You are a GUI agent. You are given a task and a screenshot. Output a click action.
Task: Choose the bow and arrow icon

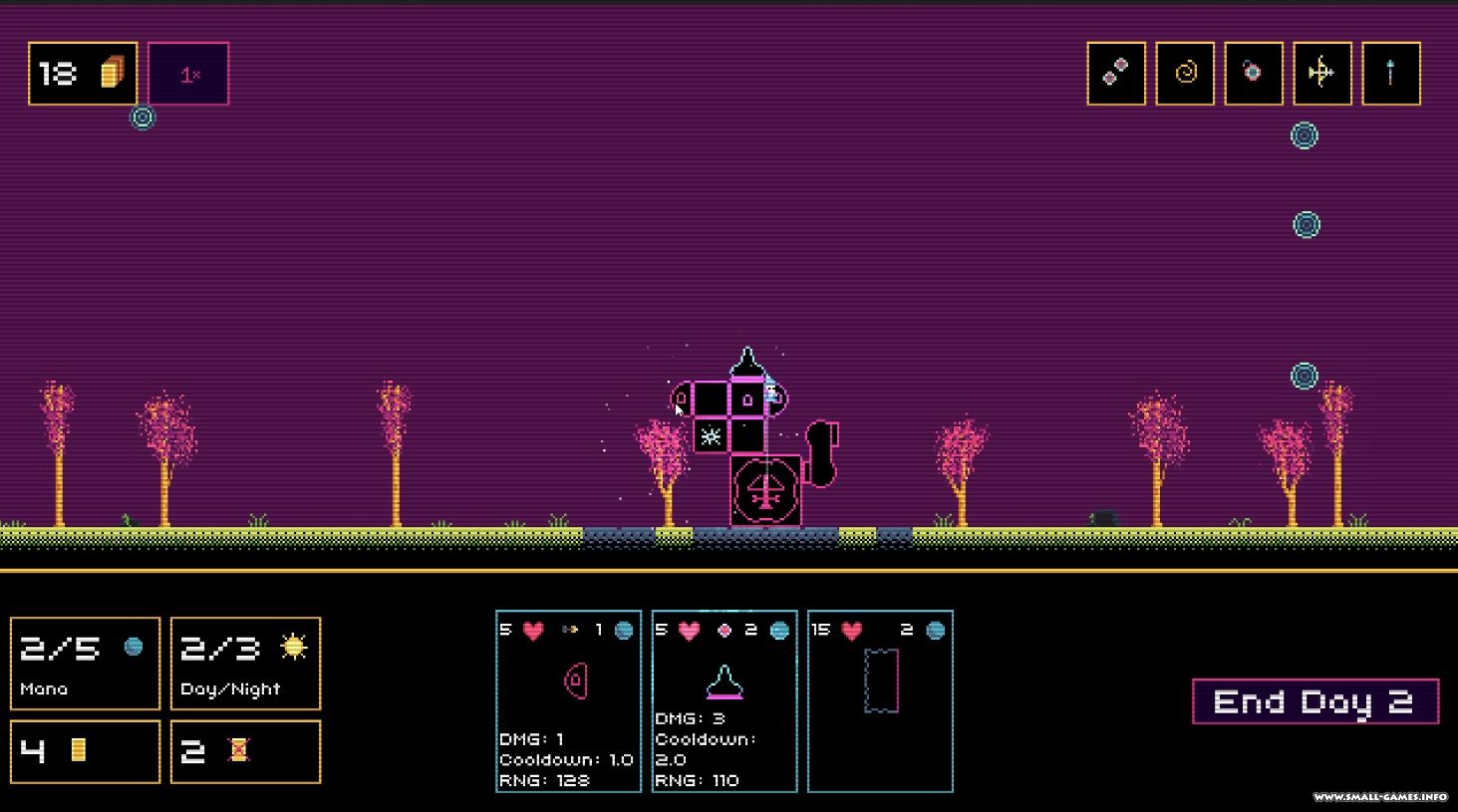tap(1322, 73)
